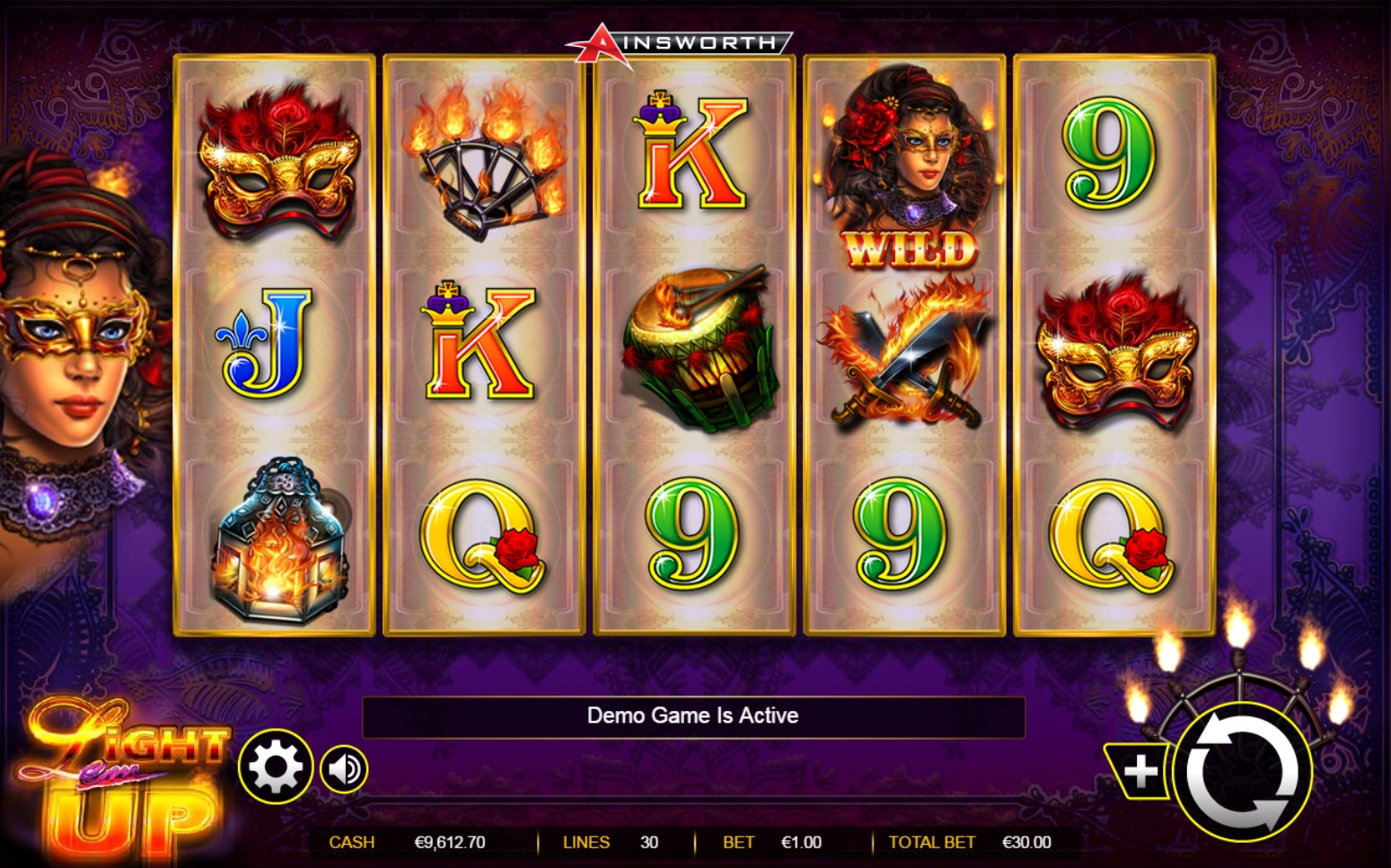Screen dimensions: 1391x868
Task: Open the gear settings menu
Action: [x=275, y=767]
